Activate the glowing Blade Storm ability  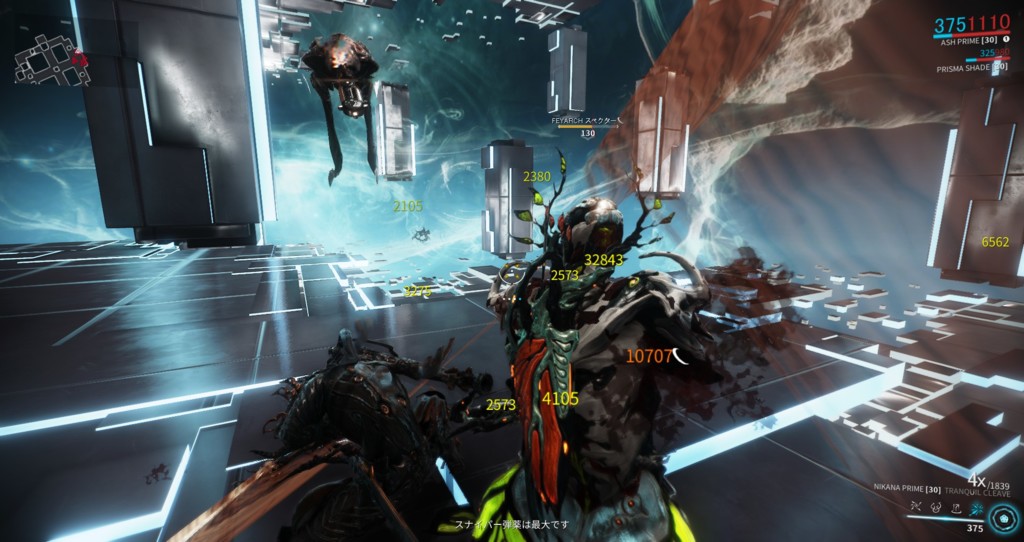[x=976, y=509]
